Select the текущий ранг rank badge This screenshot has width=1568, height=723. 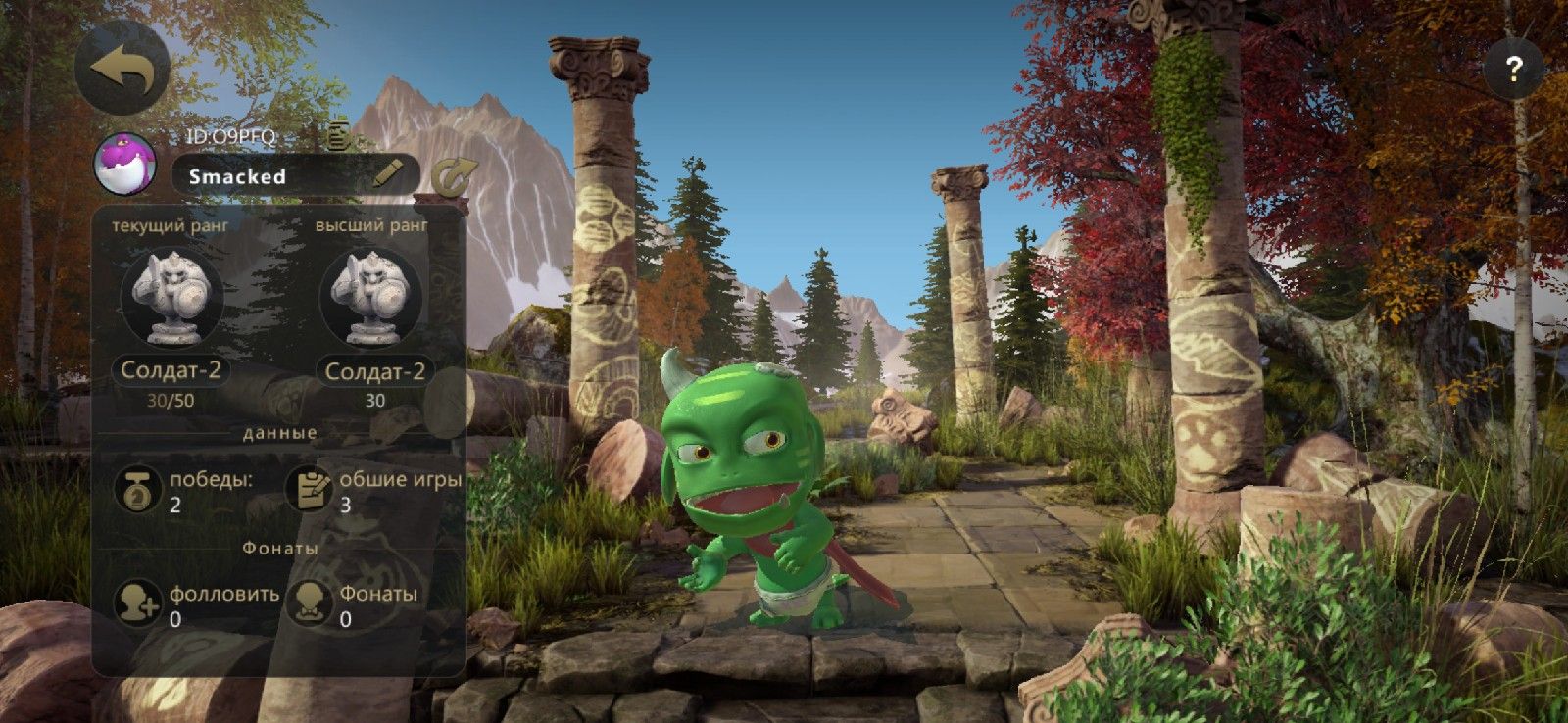click(x=171, y=296)
